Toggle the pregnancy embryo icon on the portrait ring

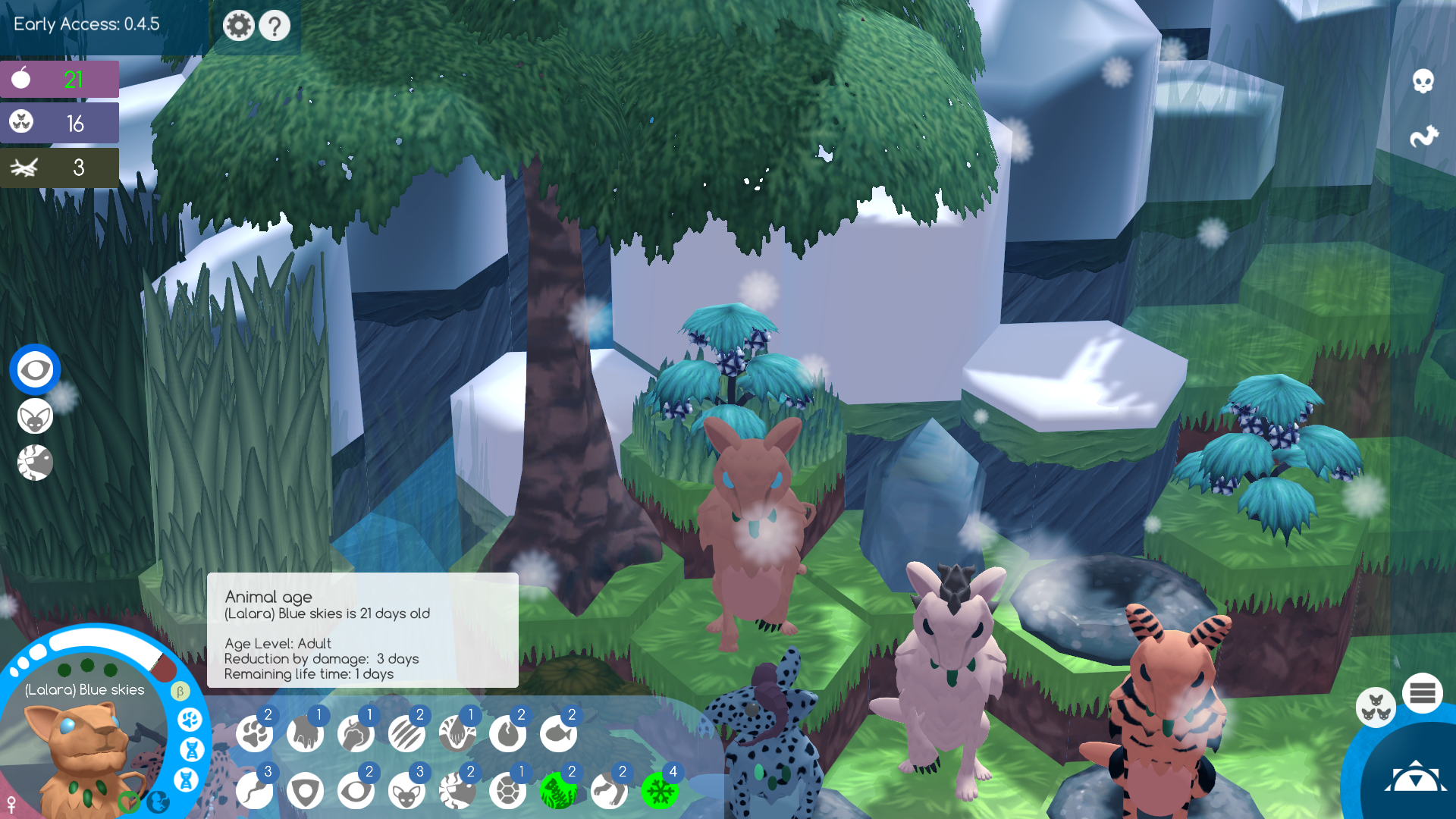pyautogui.click(x=157, y=802)
